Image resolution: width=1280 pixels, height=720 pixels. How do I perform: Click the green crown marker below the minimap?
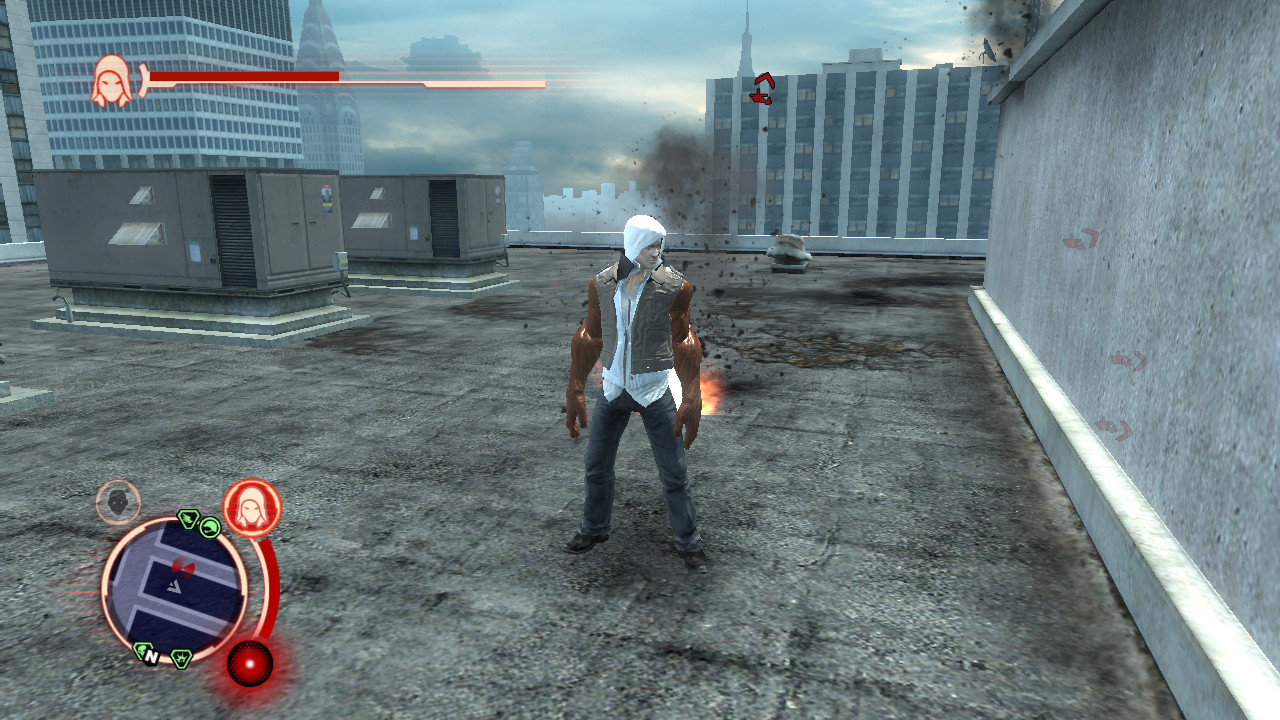pos(181,659)
